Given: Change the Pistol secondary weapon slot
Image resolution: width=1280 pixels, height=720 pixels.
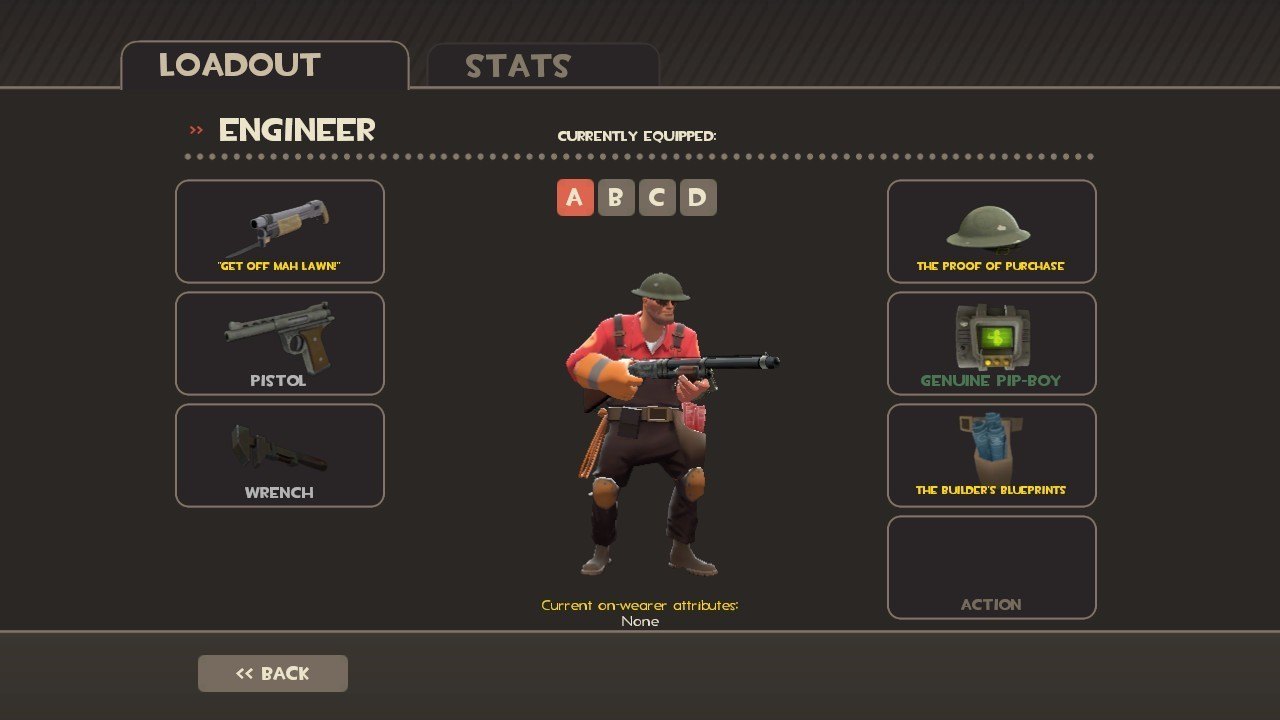Looking at the screenshot, I should [x=280, y=344].
